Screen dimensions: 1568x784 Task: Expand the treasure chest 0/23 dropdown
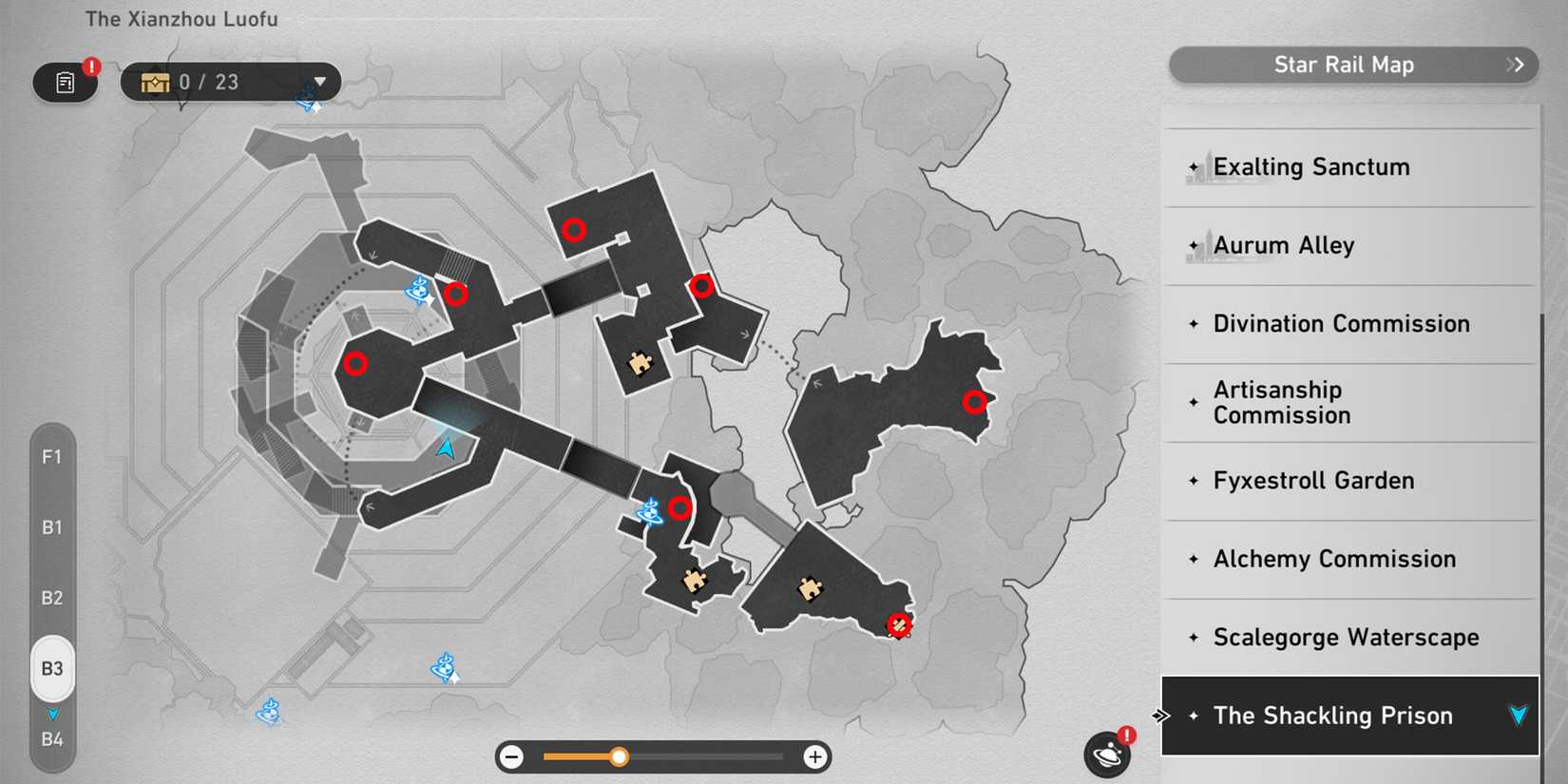coord(320,82)
